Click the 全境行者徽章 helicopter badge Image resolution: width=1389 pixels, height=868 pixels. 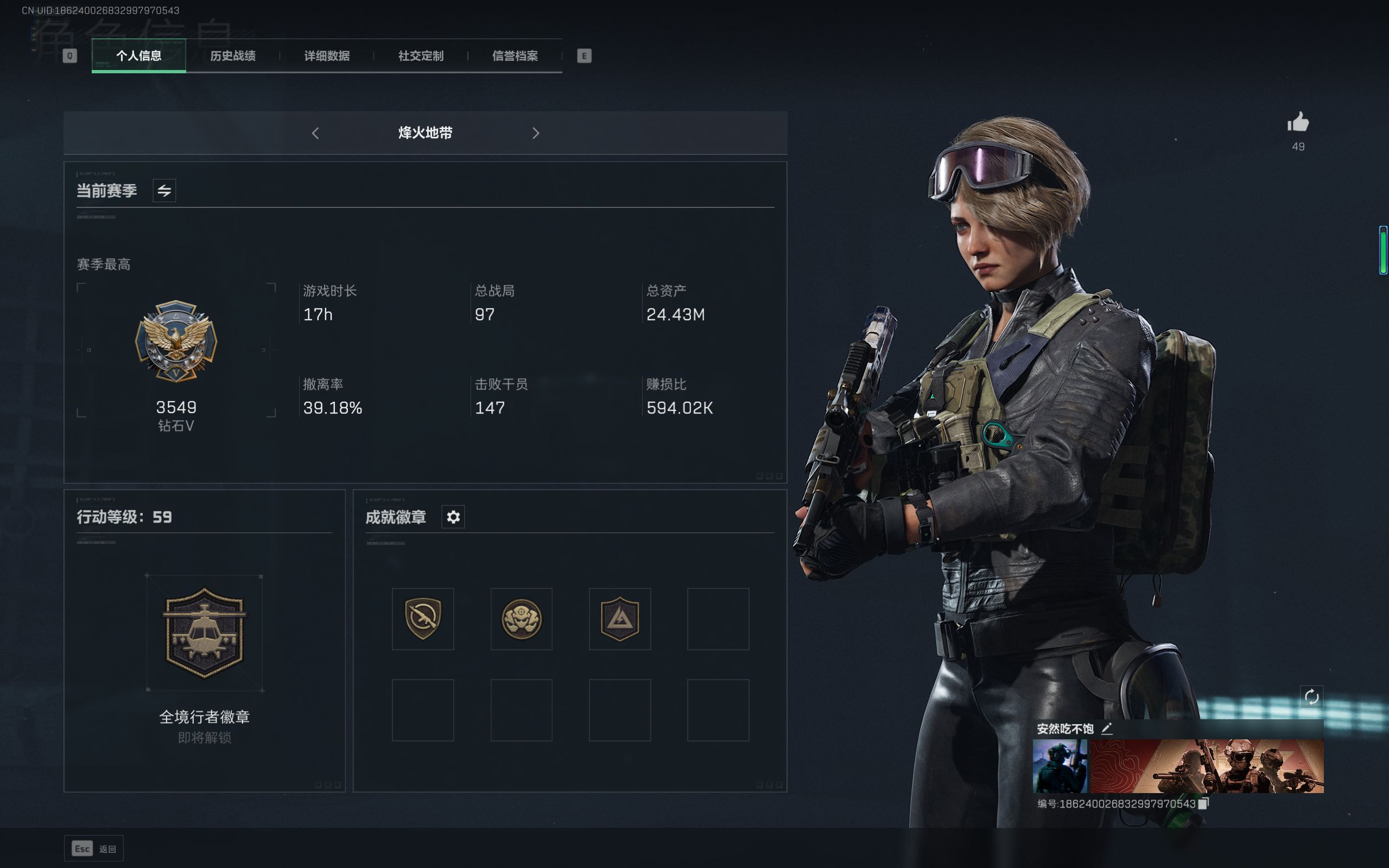coord(204,632)
